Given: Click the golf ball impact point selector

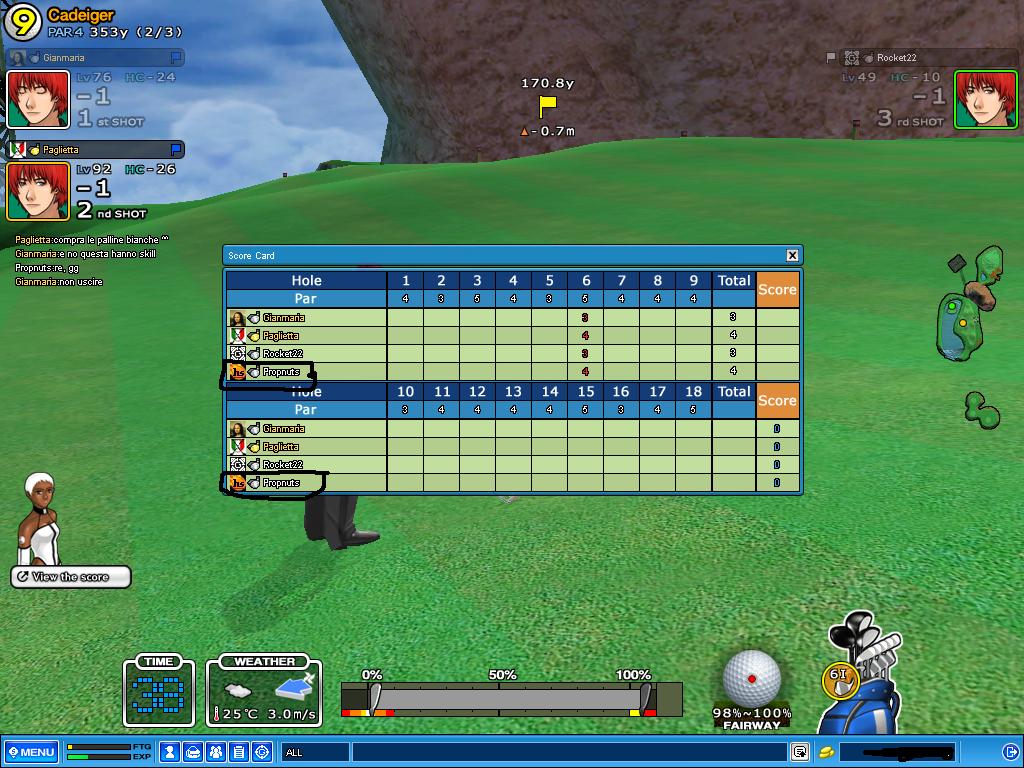Looking at the screenshot, I should (751, 679).
